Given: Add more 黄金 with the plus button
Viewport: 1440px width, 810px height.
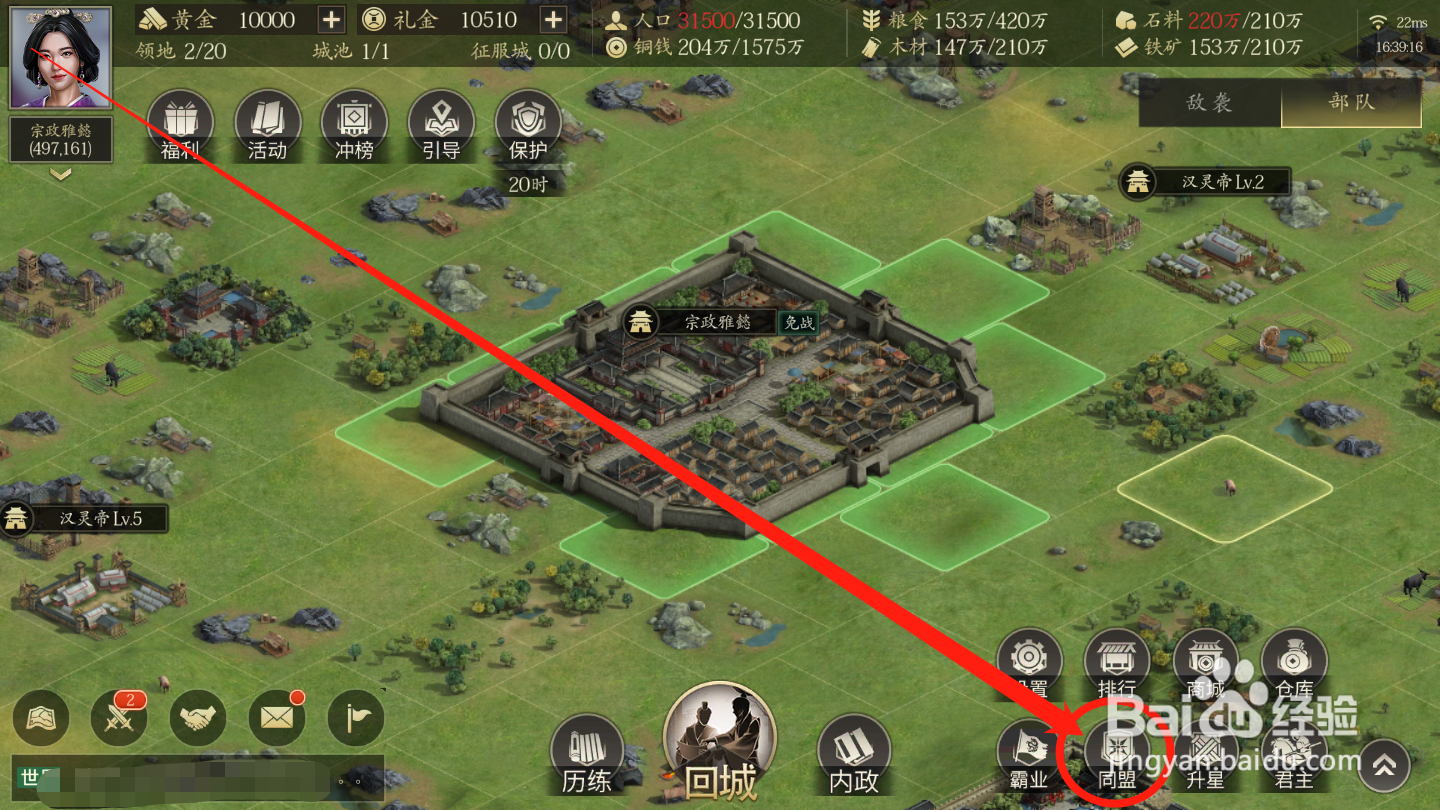Looking at the screenshot, I should point(331,19).
